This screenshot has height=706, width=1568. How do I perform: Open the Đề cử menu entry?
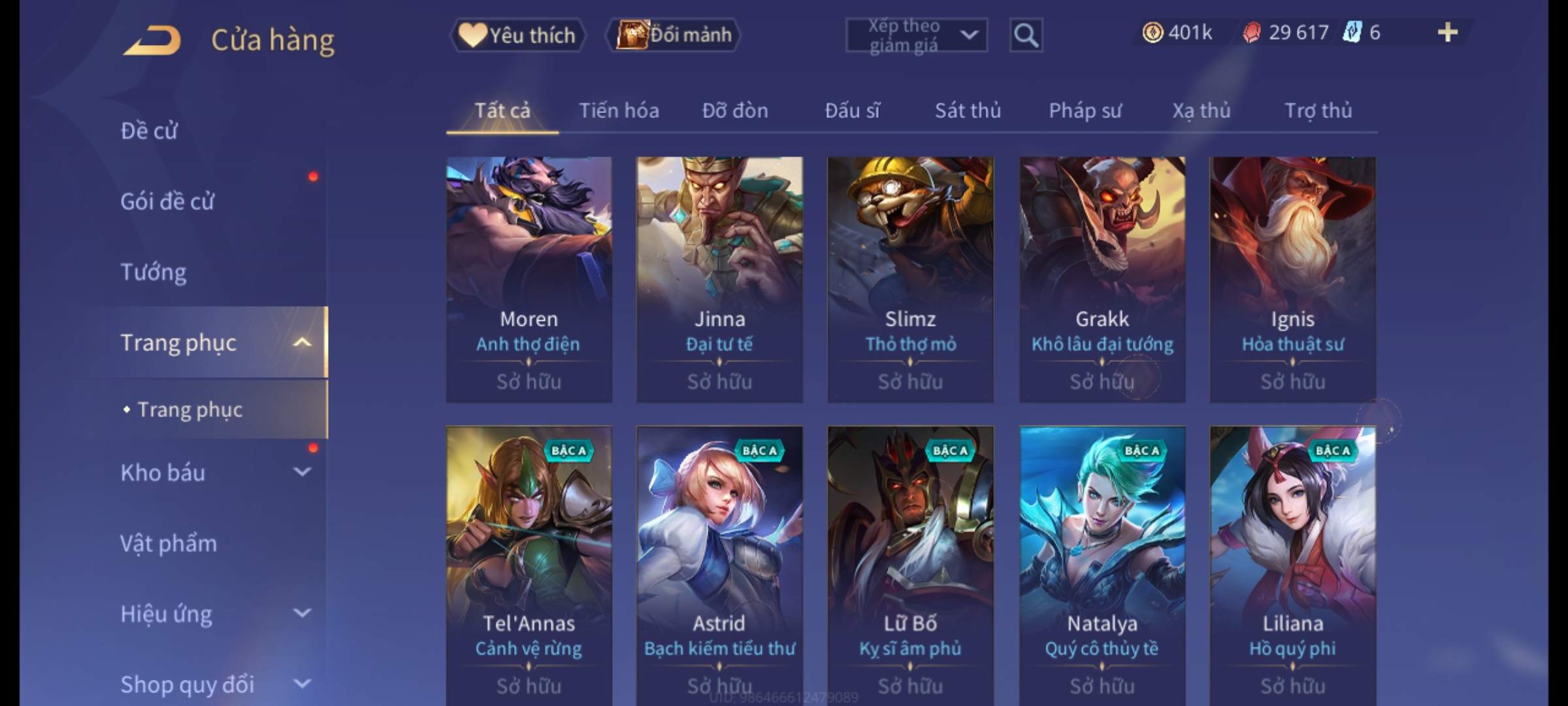pyautogui.click(x=149, y=131)
